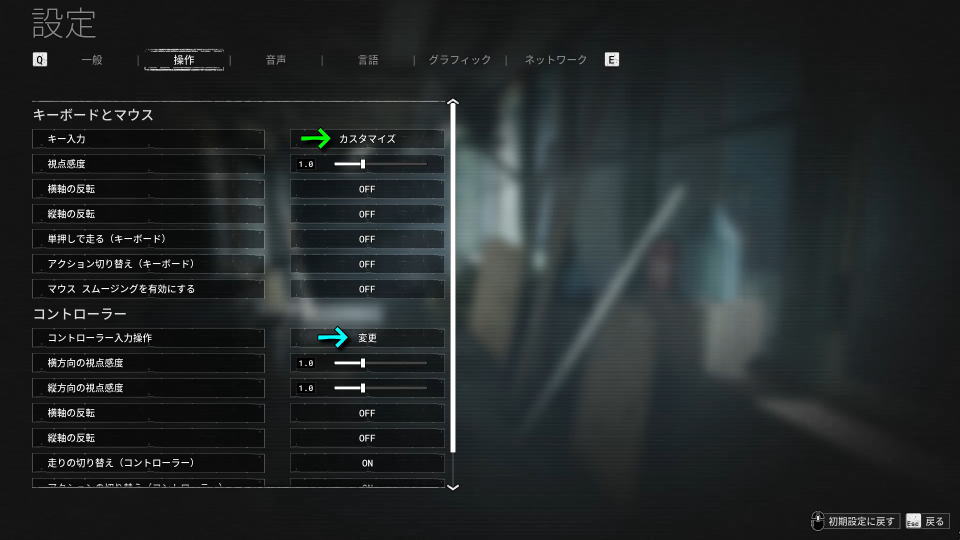Select the 言語 tab
The width and height of the screenshot is (960, 540).
tap(368, 60)
